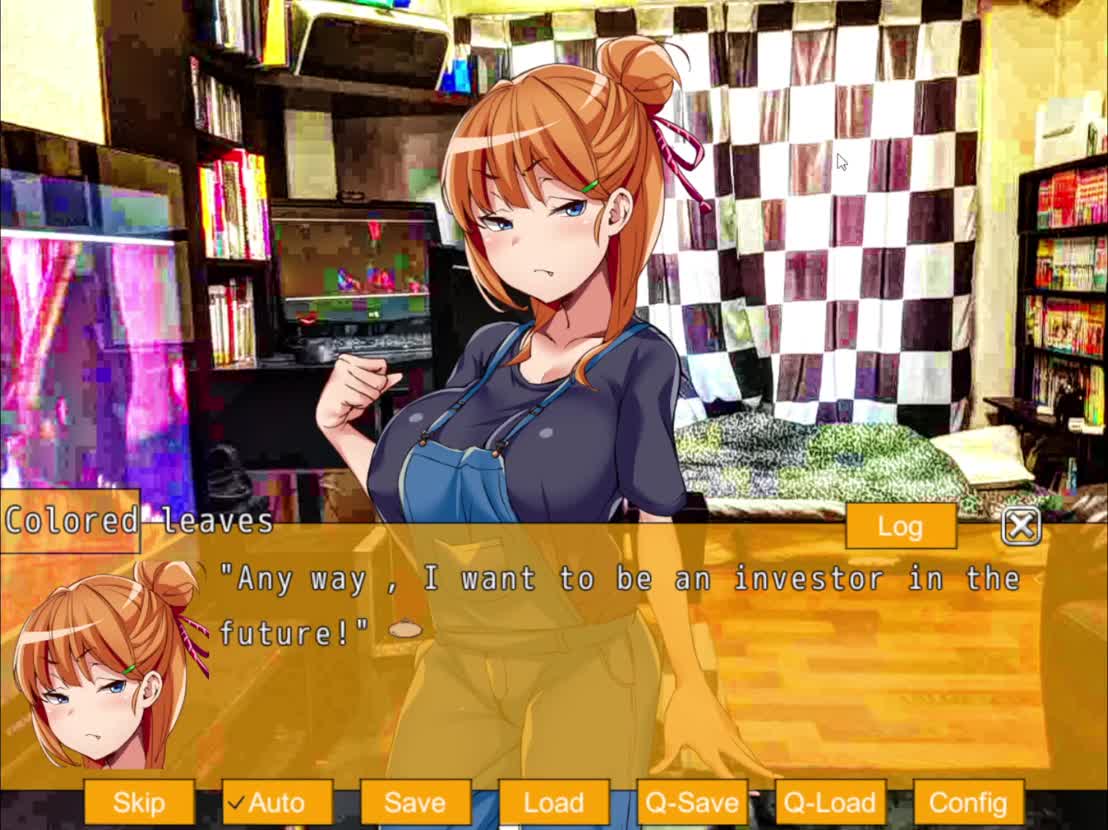
Task: Skip through the dialogue
Action: pos(139,802)
